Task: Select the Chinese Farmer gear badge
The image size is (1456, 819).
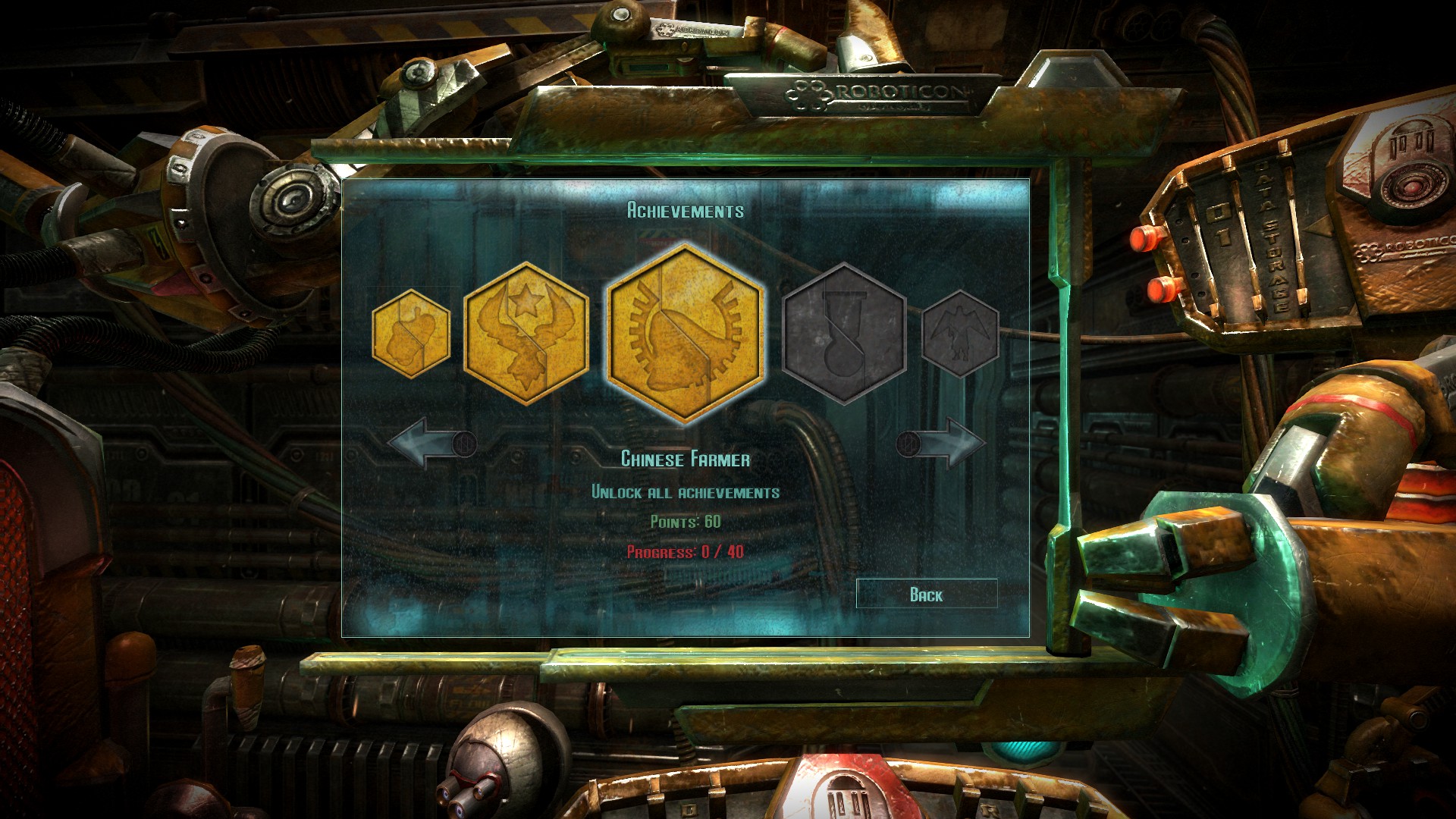Action: pyautogui.click(x=685, y=334)
